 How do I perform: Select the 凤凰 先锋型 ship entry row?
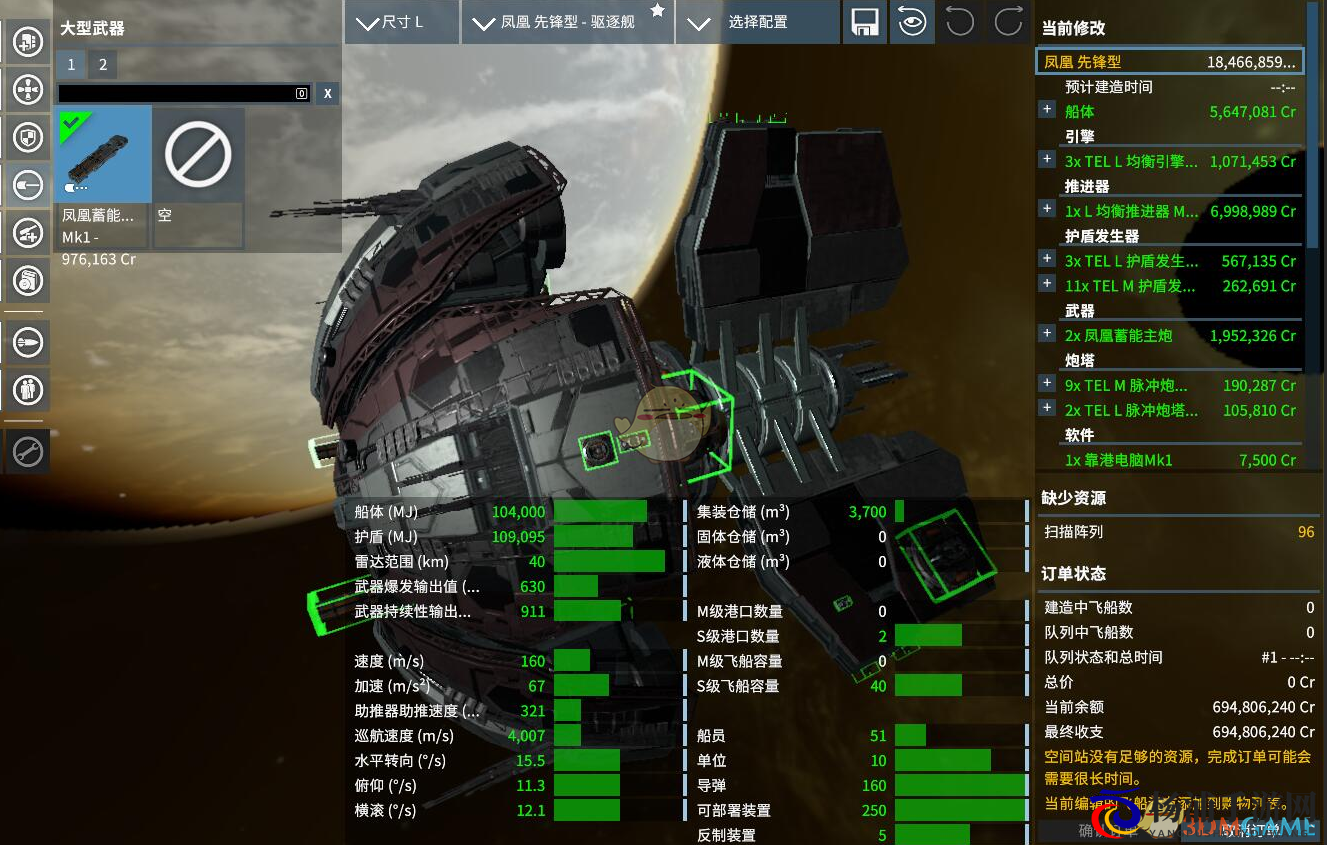tap(1169, 62)
